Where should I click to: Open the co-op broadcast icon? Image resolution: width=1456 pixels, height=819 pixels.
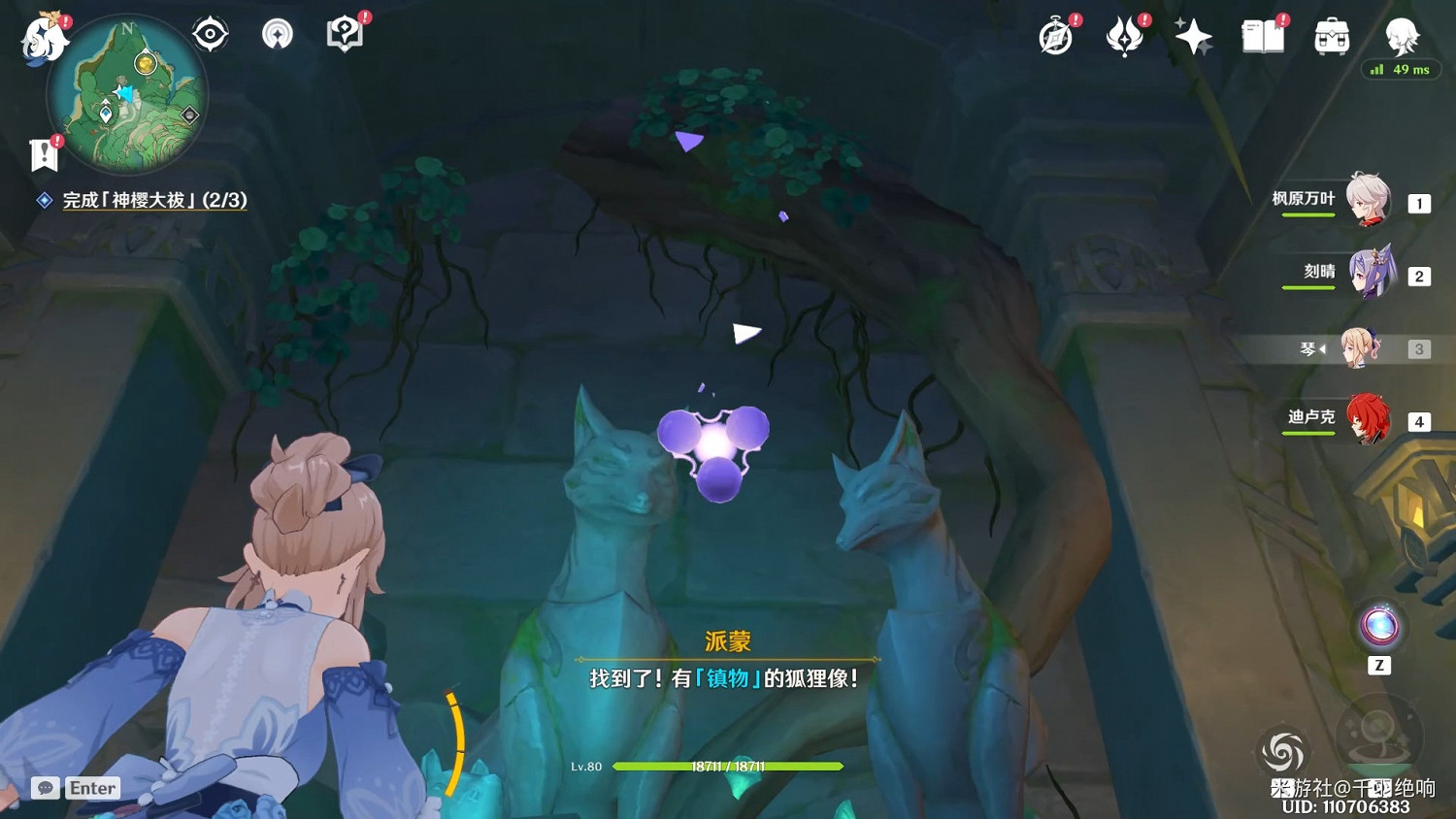[278, 32]
